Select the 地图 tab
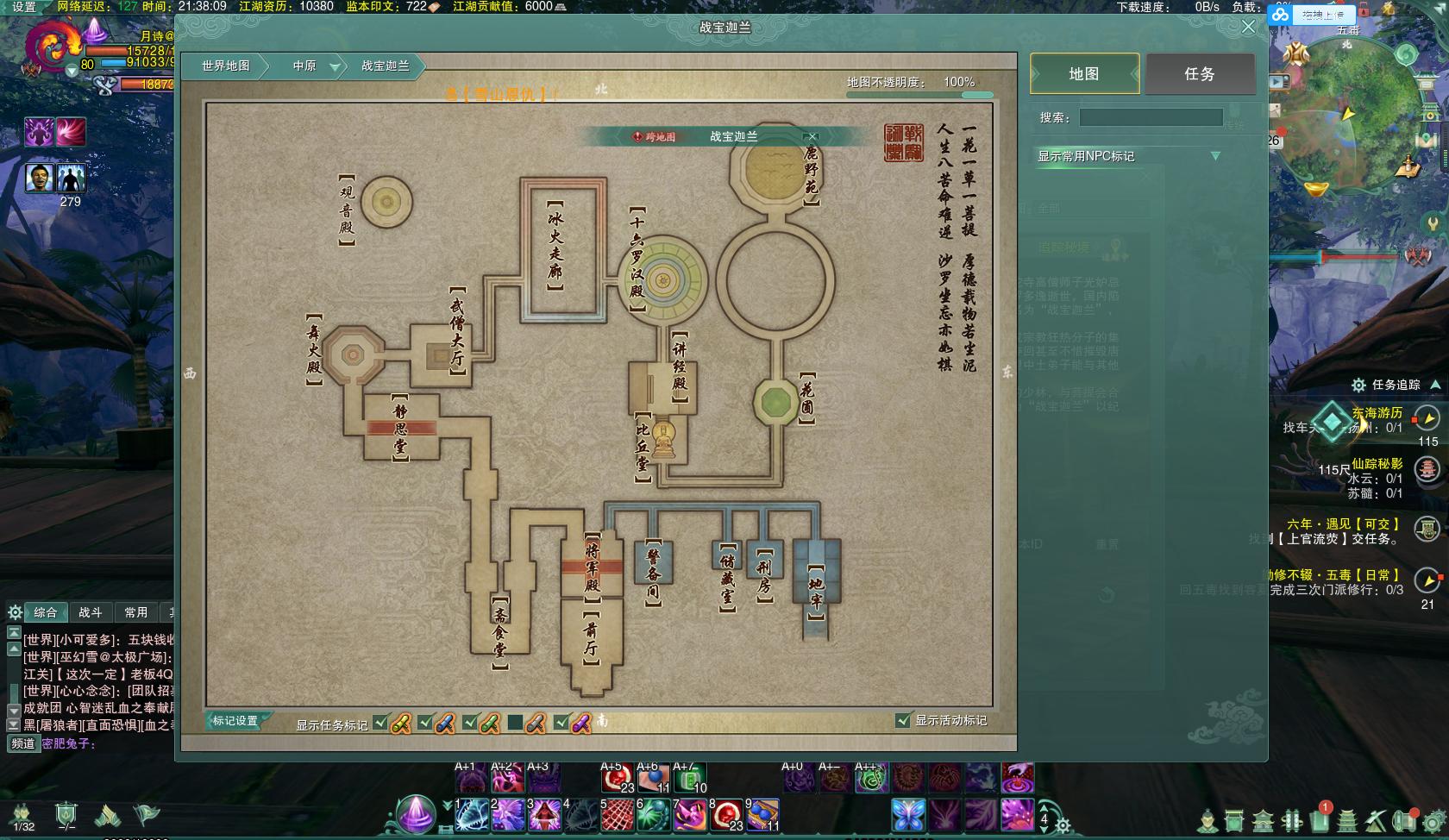1449x840 pixels. (x=1084, y=74)
